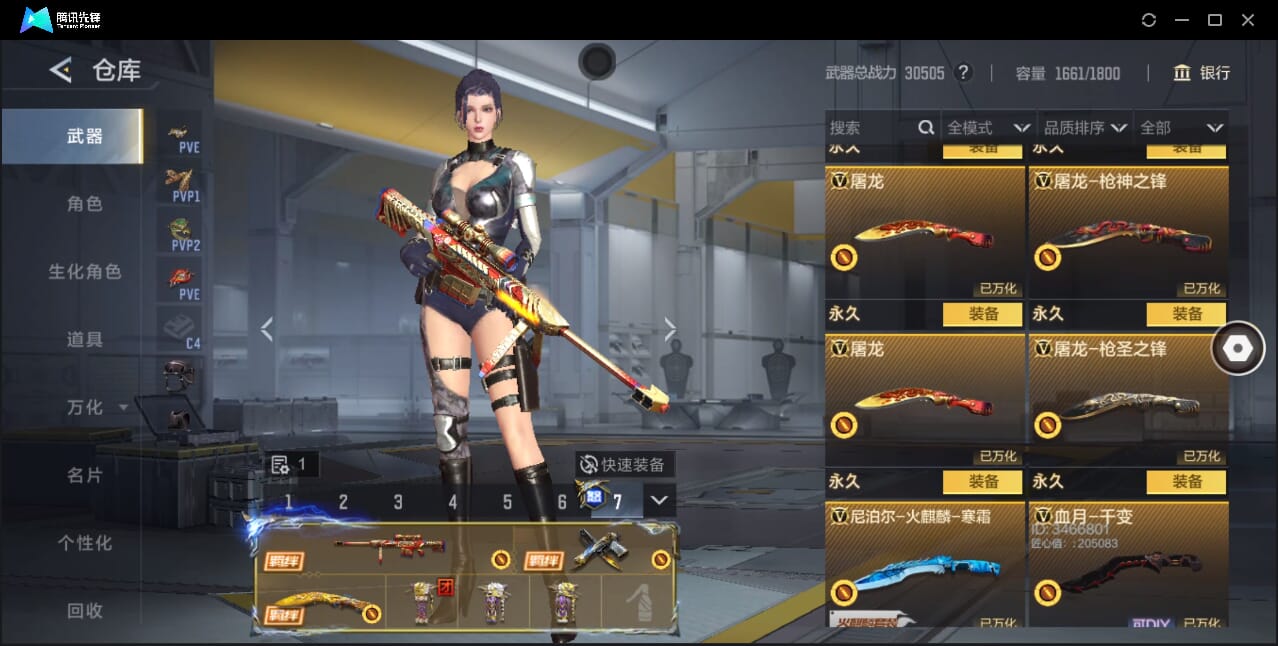Open the 名片 namecard tab

[84, 475]
